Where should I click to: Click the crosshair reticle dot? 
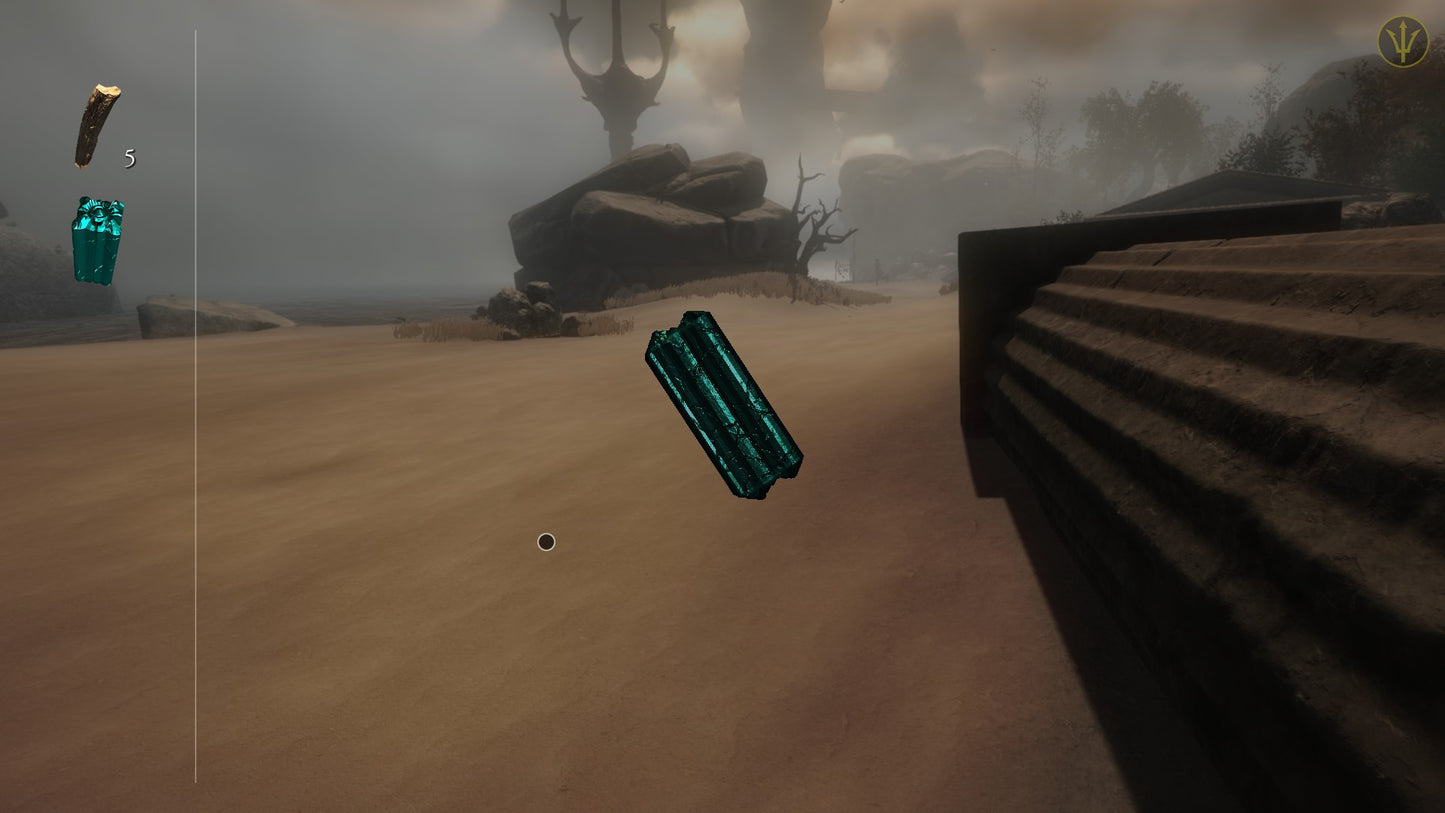tap(546, 541)
